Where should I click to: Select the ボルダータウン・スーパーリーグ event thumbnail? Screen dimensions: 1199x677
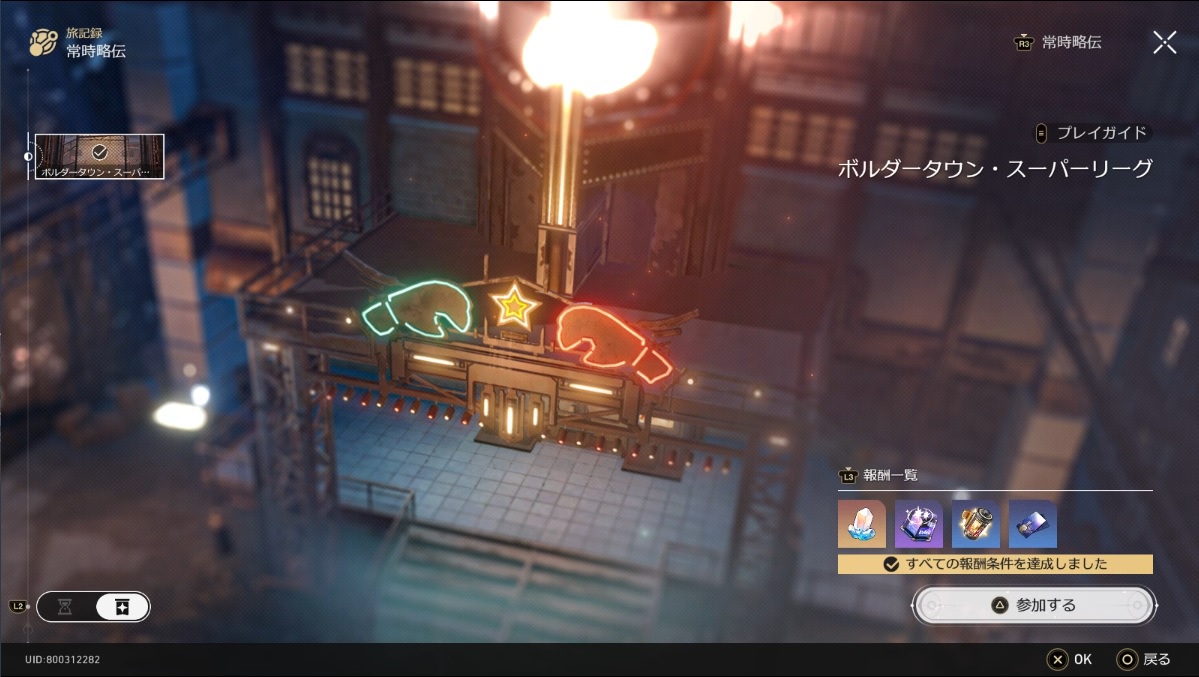click(x=100, y=156)
